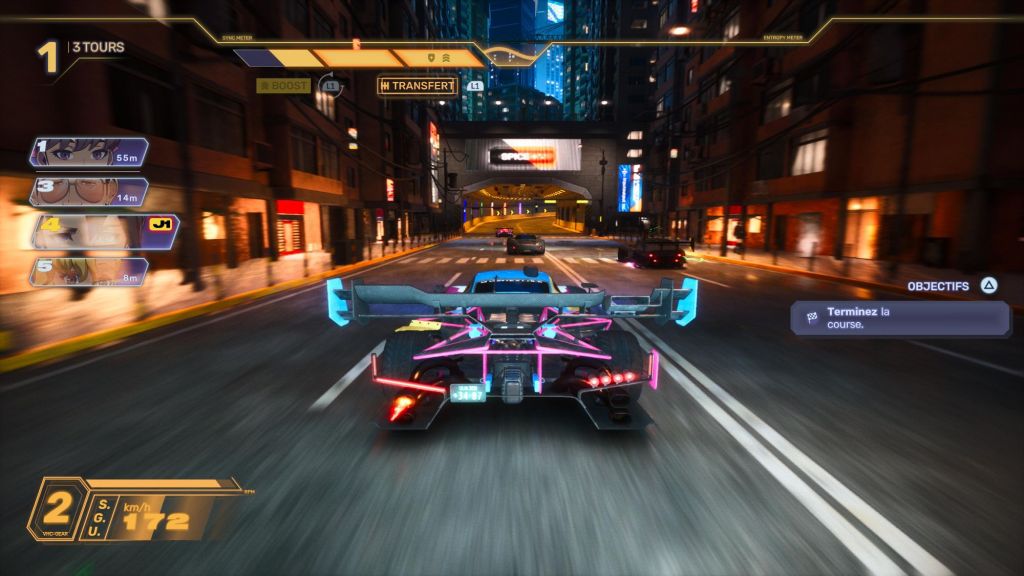1024x576 pixels.
Task: Select the fifth-place racer card
Action: (x=89, y=272)
